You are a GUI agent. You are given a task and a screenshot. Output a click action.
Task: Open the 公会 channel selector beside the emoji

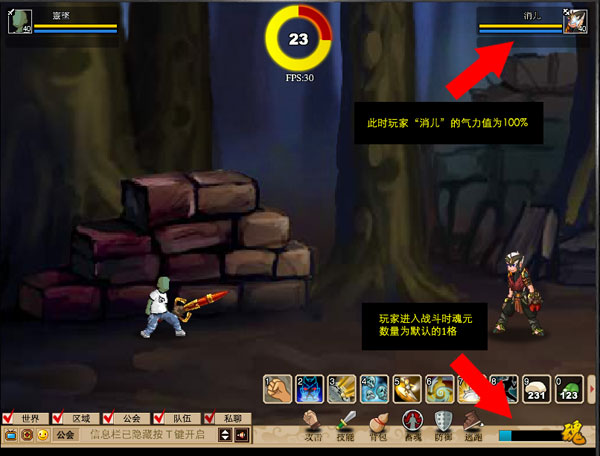coord(65,435)
